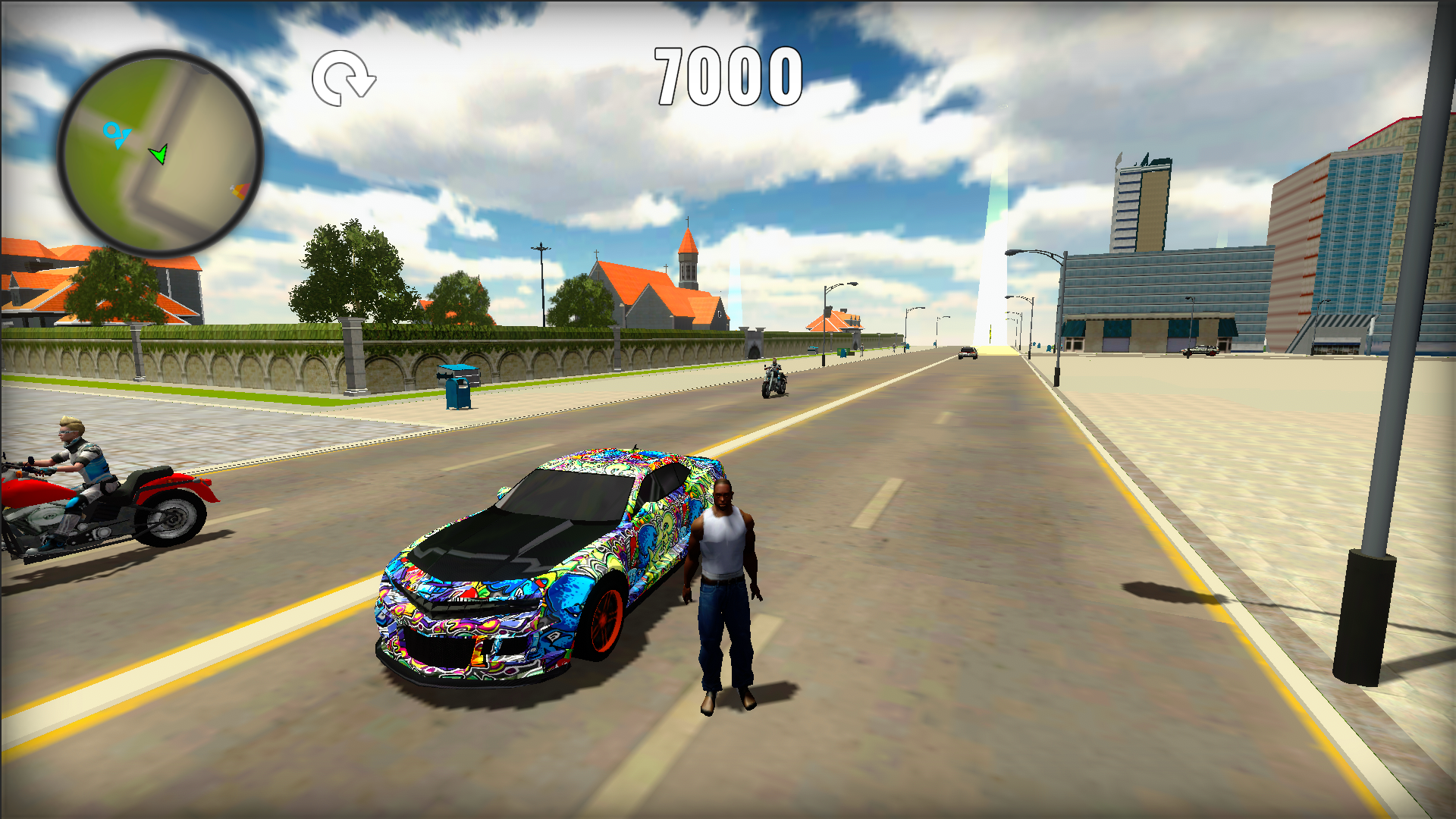The image size is (1456, 819).
Task: Select the motorcyclist driving down the road
Action: pyautogui.click(x=773, y=372)
